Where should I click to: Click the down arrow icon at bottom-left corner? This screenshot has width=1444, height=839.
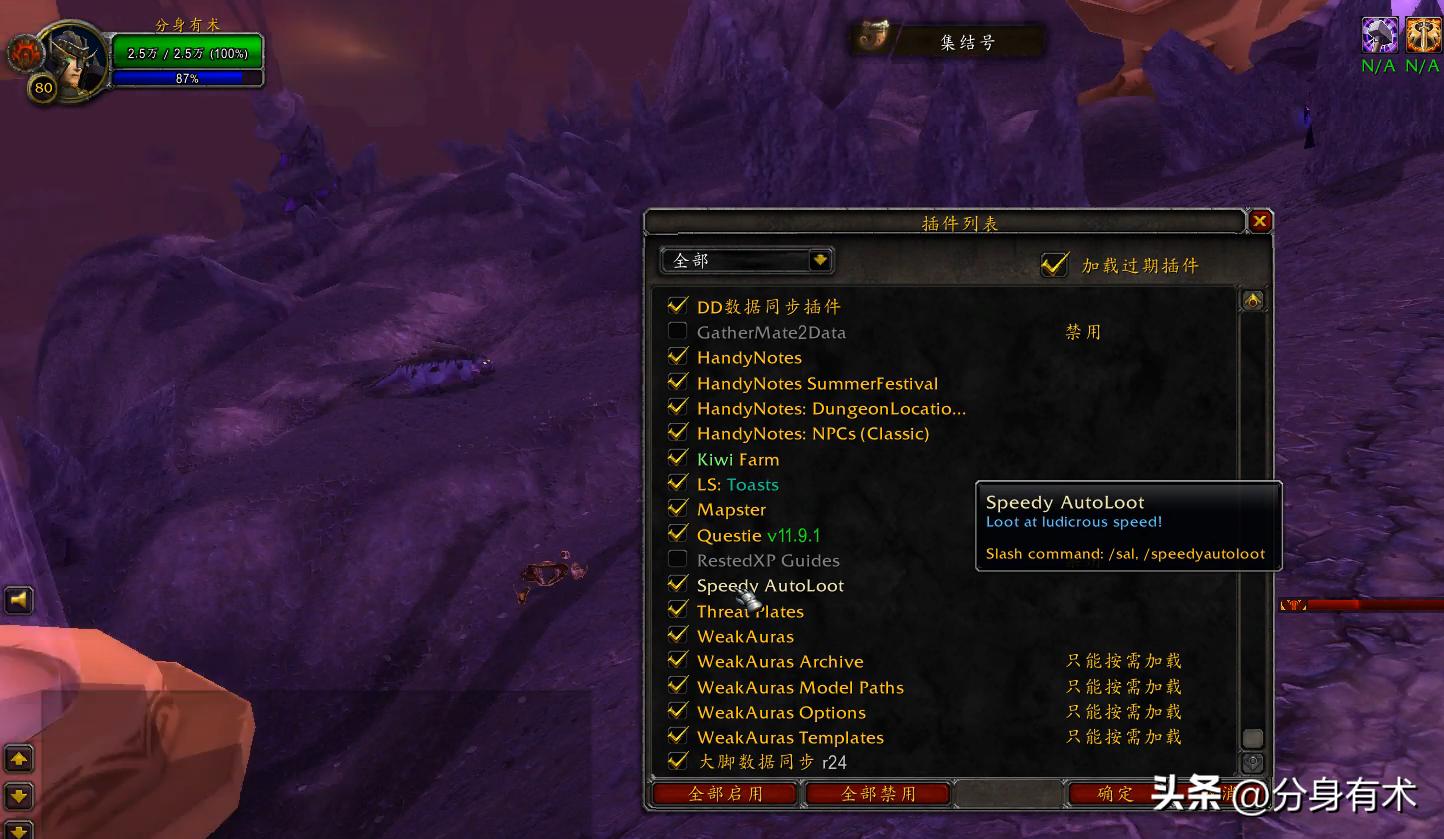[19, 797]
